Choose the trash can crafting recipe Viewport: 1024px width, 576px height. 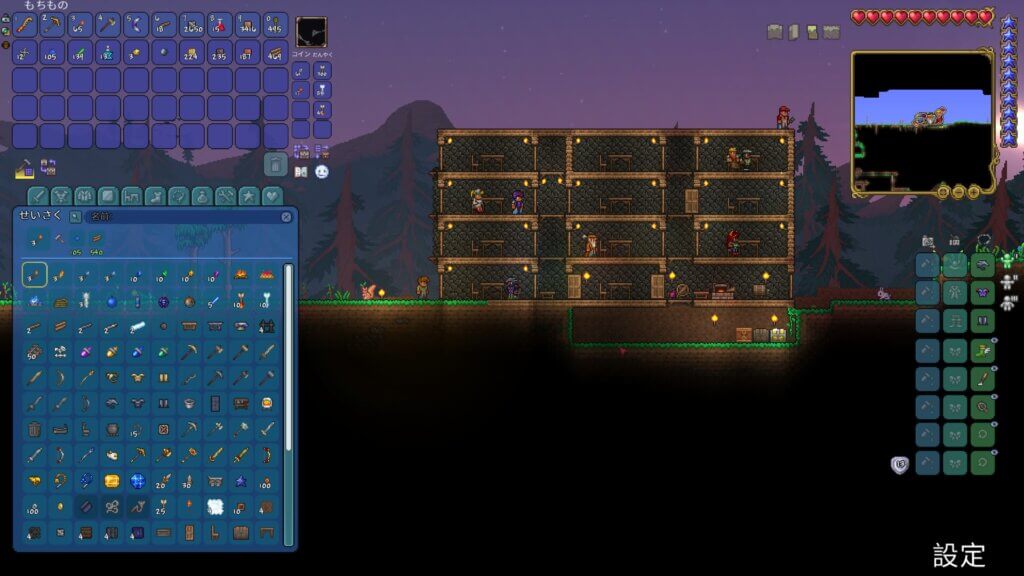tap(34, 430)
